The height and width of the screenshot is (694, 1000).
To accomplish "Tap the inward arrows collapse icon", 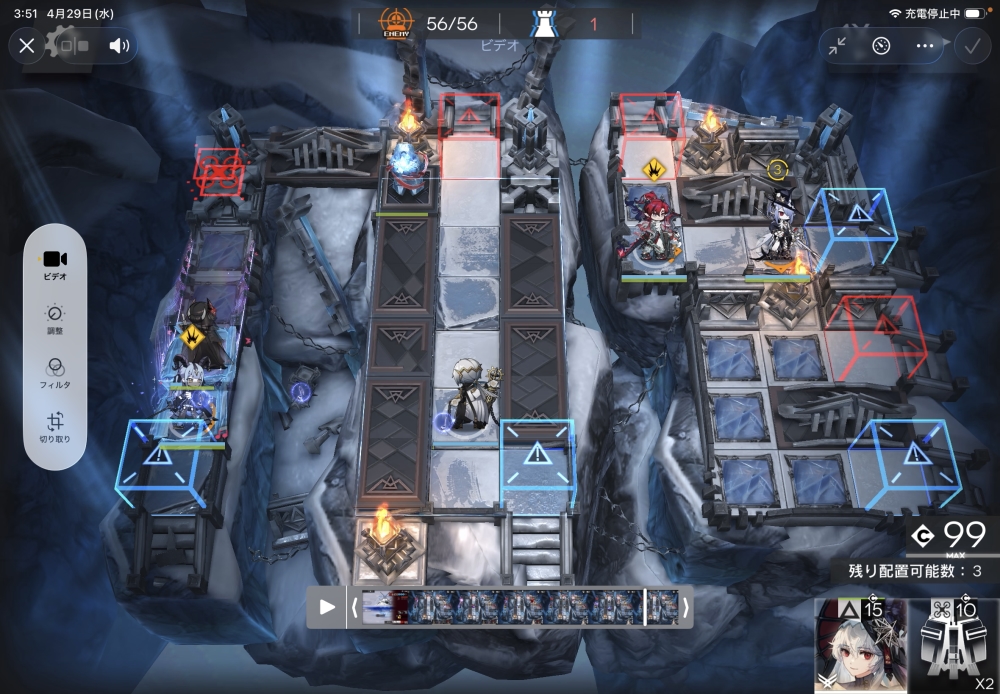I will pyautogui.click(x=837, y=45).
